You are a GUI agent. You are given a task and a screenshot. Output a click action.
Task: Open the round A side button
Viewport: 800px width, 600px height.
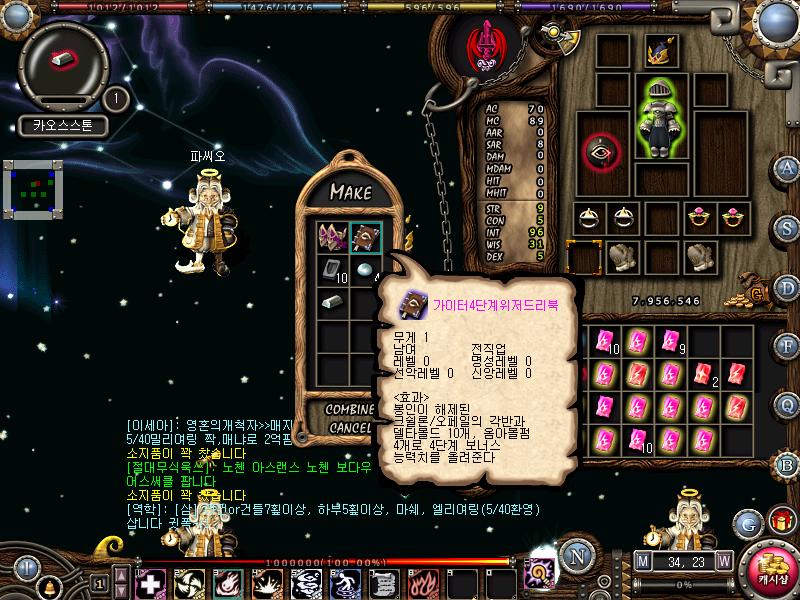pos(788,167)
